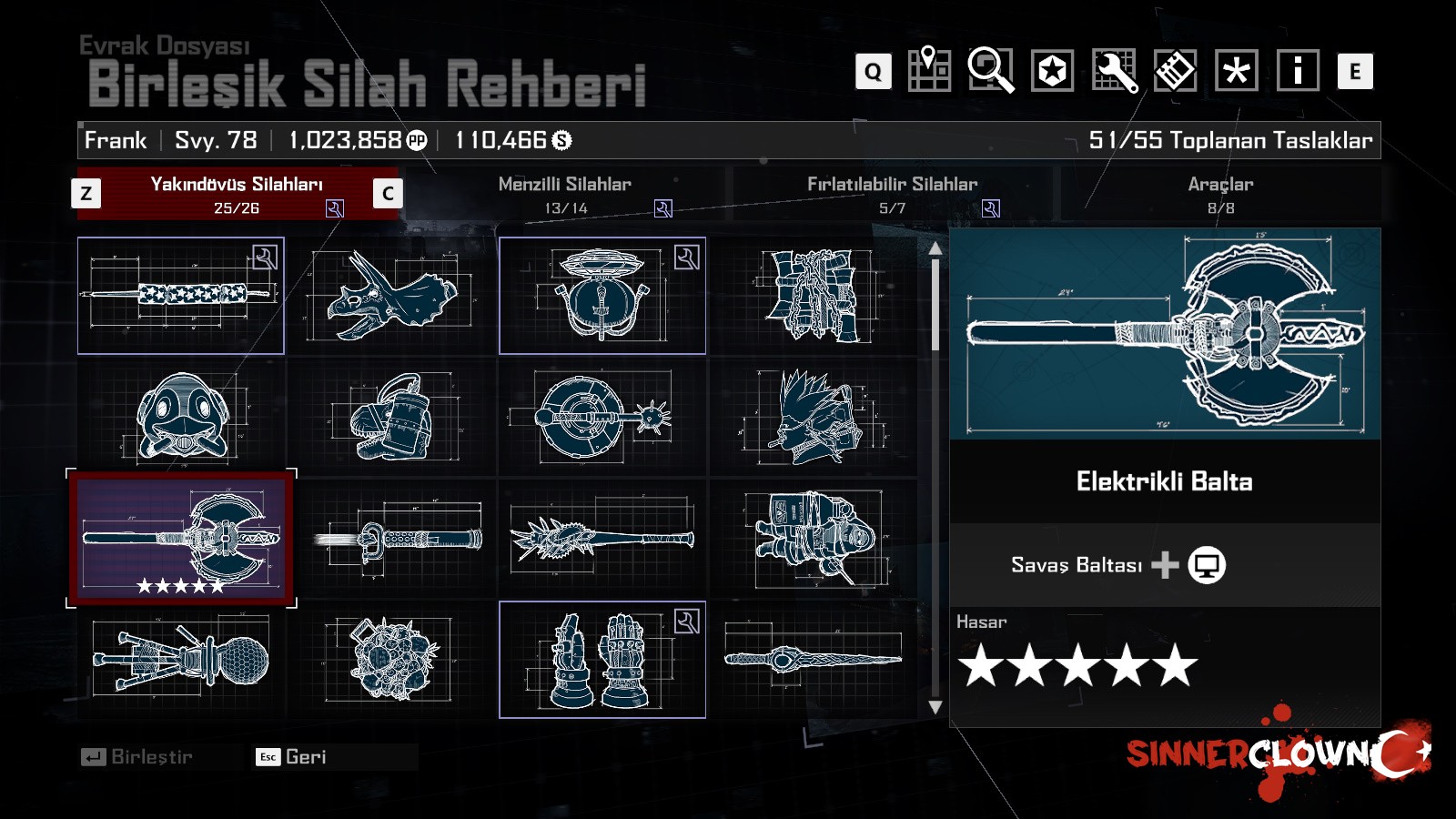
Task: Select the Araçlar category tab
Action: click(1220, 194)
